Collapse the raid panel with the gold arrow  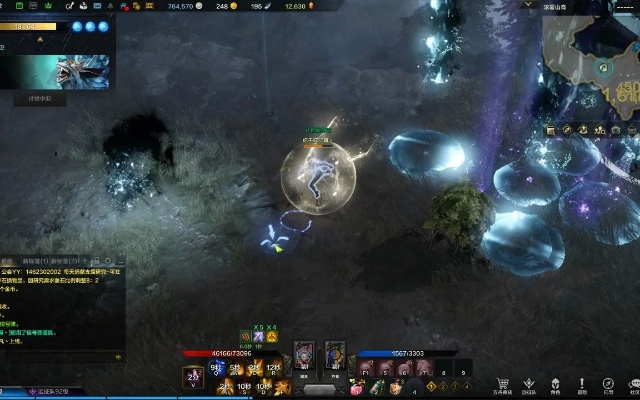[40, 40]
